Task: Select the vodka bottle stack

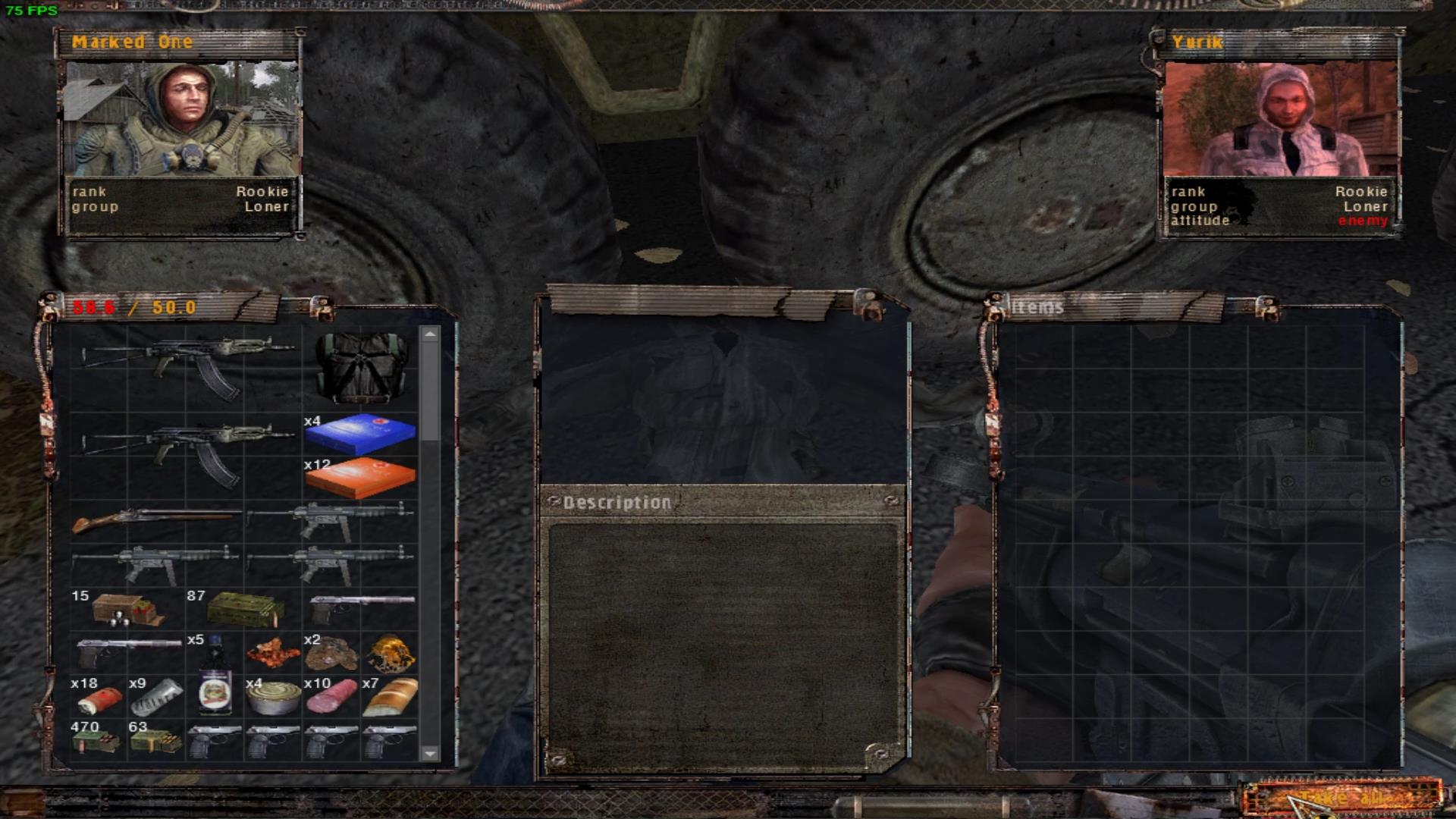Action: [x=215, y=675]
